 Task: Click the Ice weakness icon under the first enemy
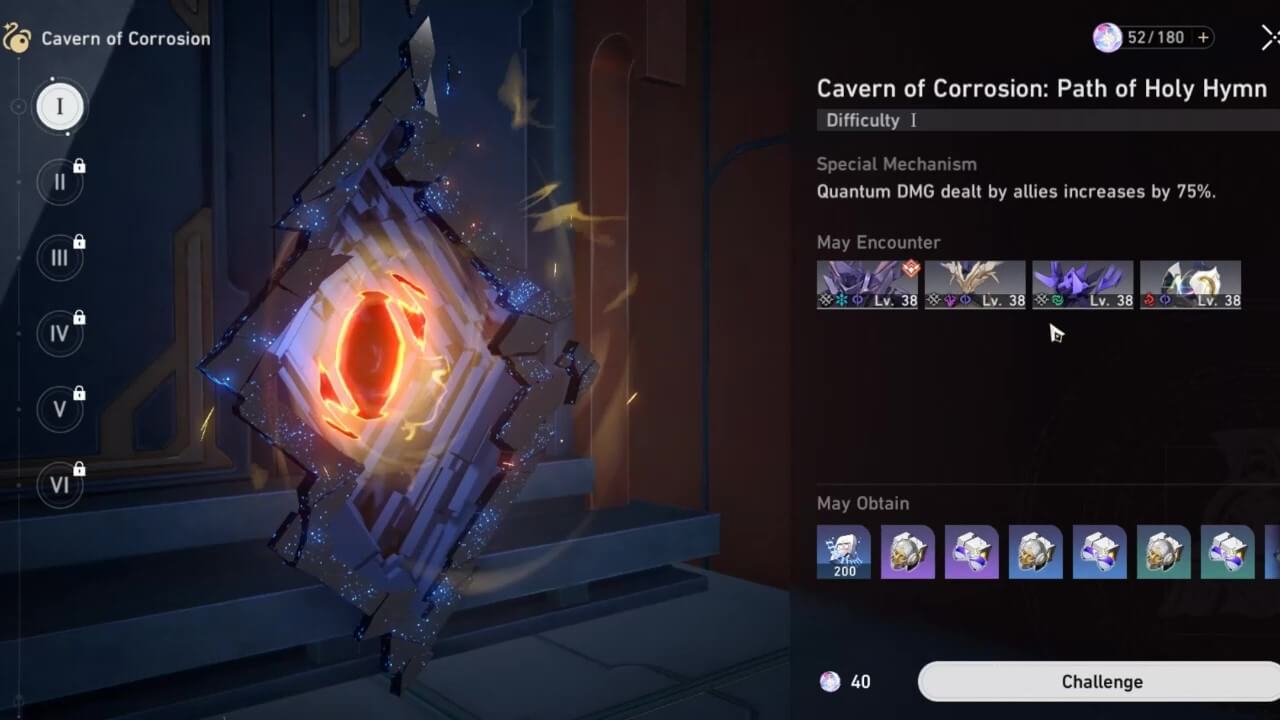point(841,299)
